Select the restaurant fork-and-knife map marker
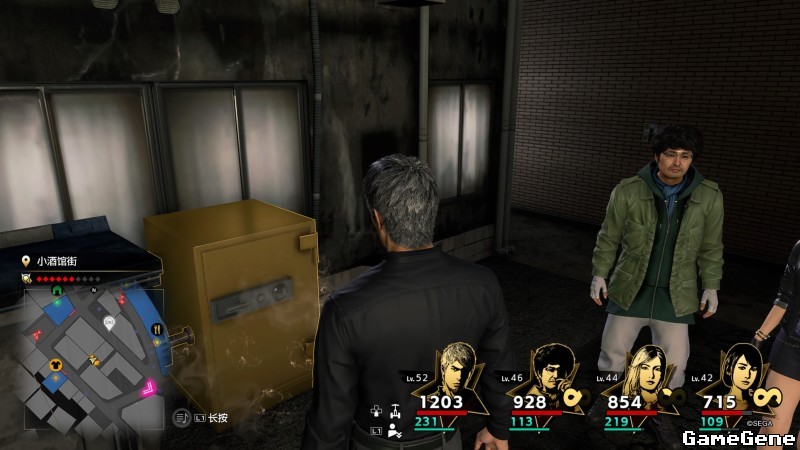 click(157, 327)
